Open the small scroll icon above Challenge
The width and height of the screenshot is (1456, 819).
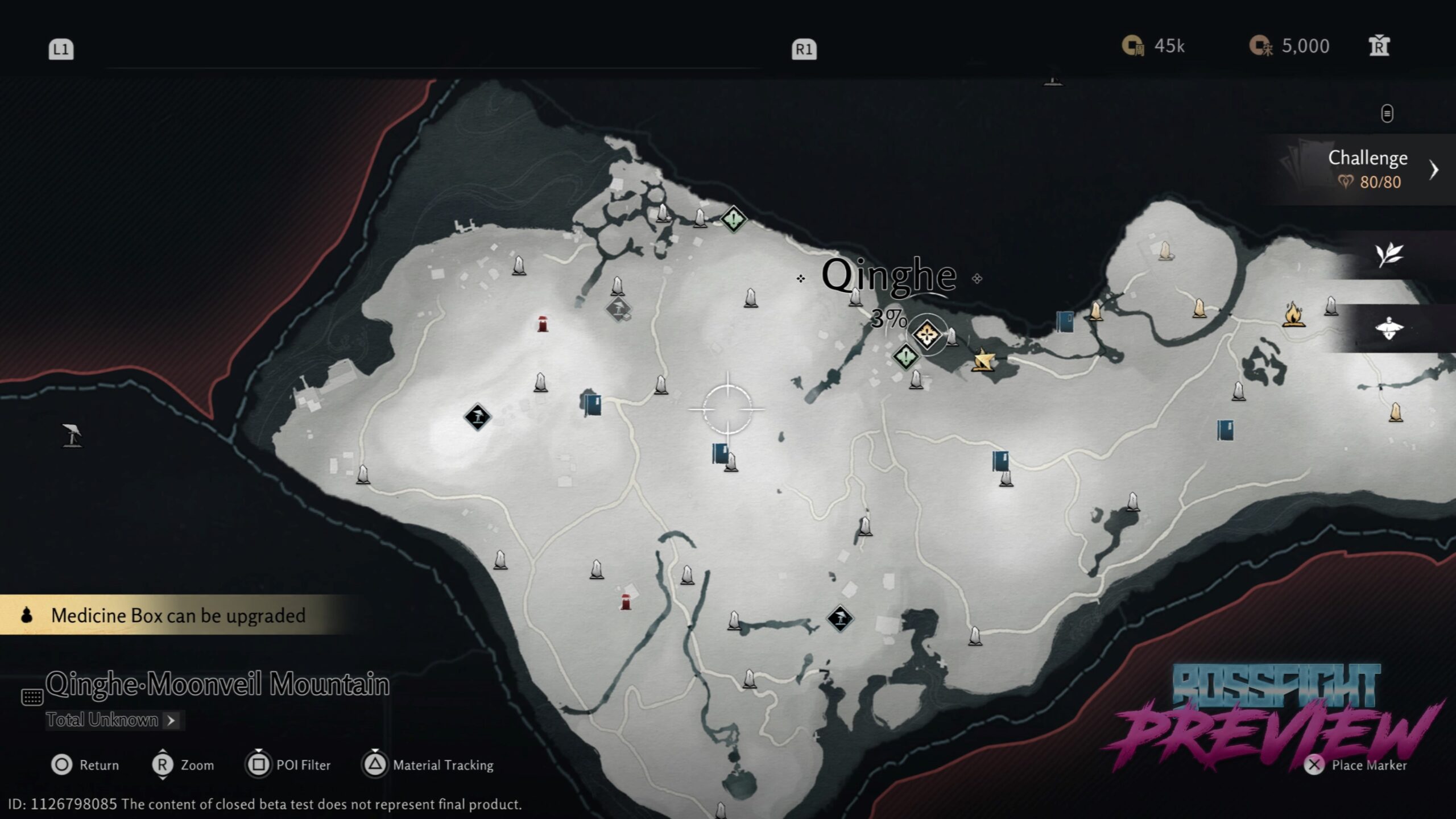point(1387,113)
